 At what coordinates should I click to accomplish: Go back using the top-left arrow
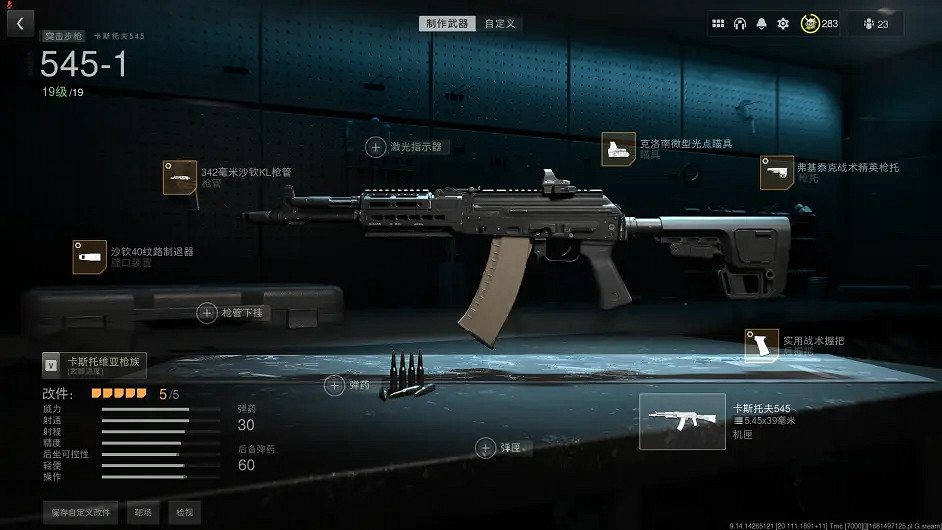pos(20,23)
